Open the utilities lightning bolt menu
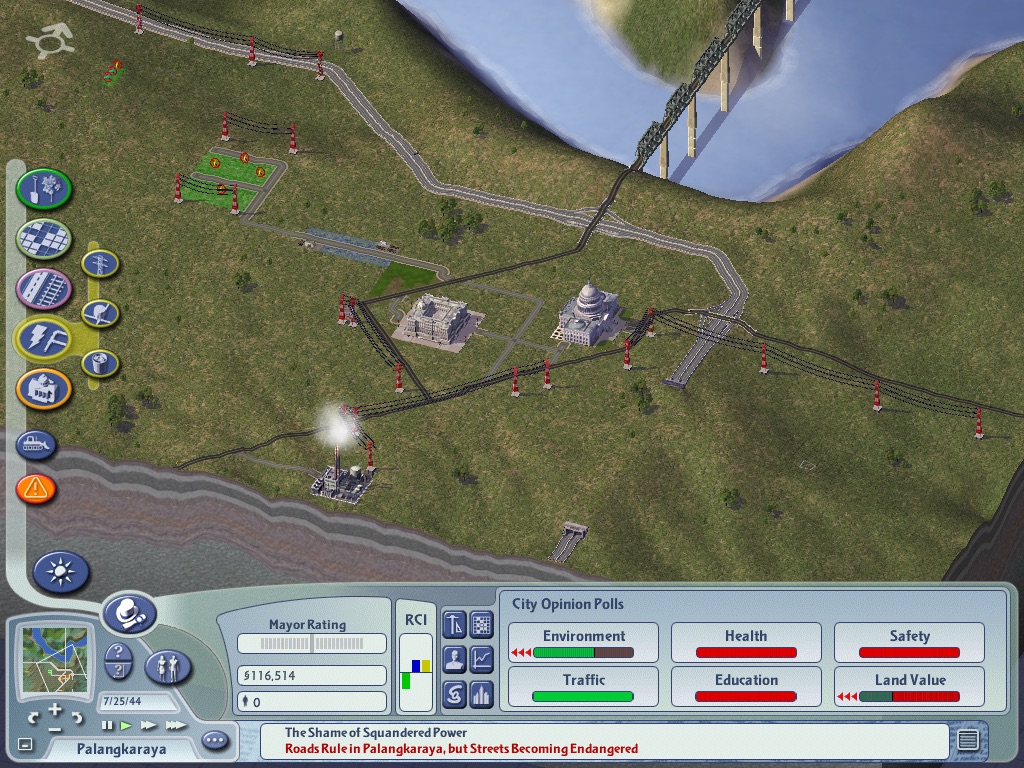 [44, 338]
